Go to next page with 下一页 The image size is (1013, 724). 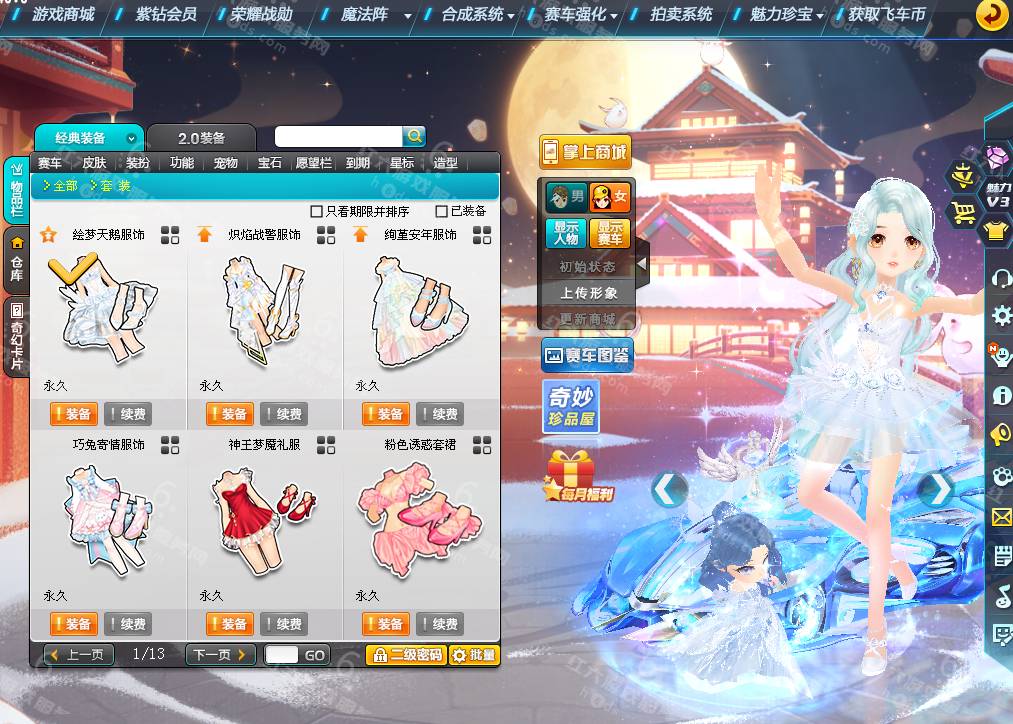click(x=220, y=655)
